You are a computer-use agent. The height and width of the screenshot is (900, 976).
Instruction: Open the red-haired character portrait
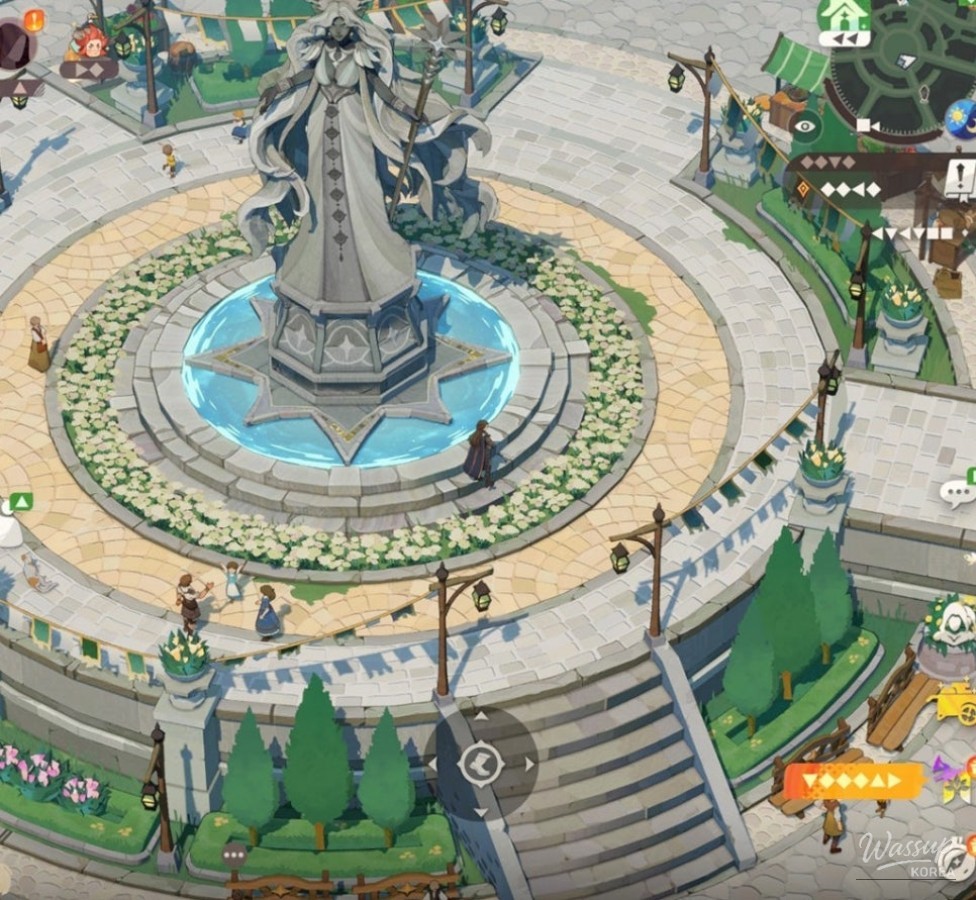(x=90, y=42)
